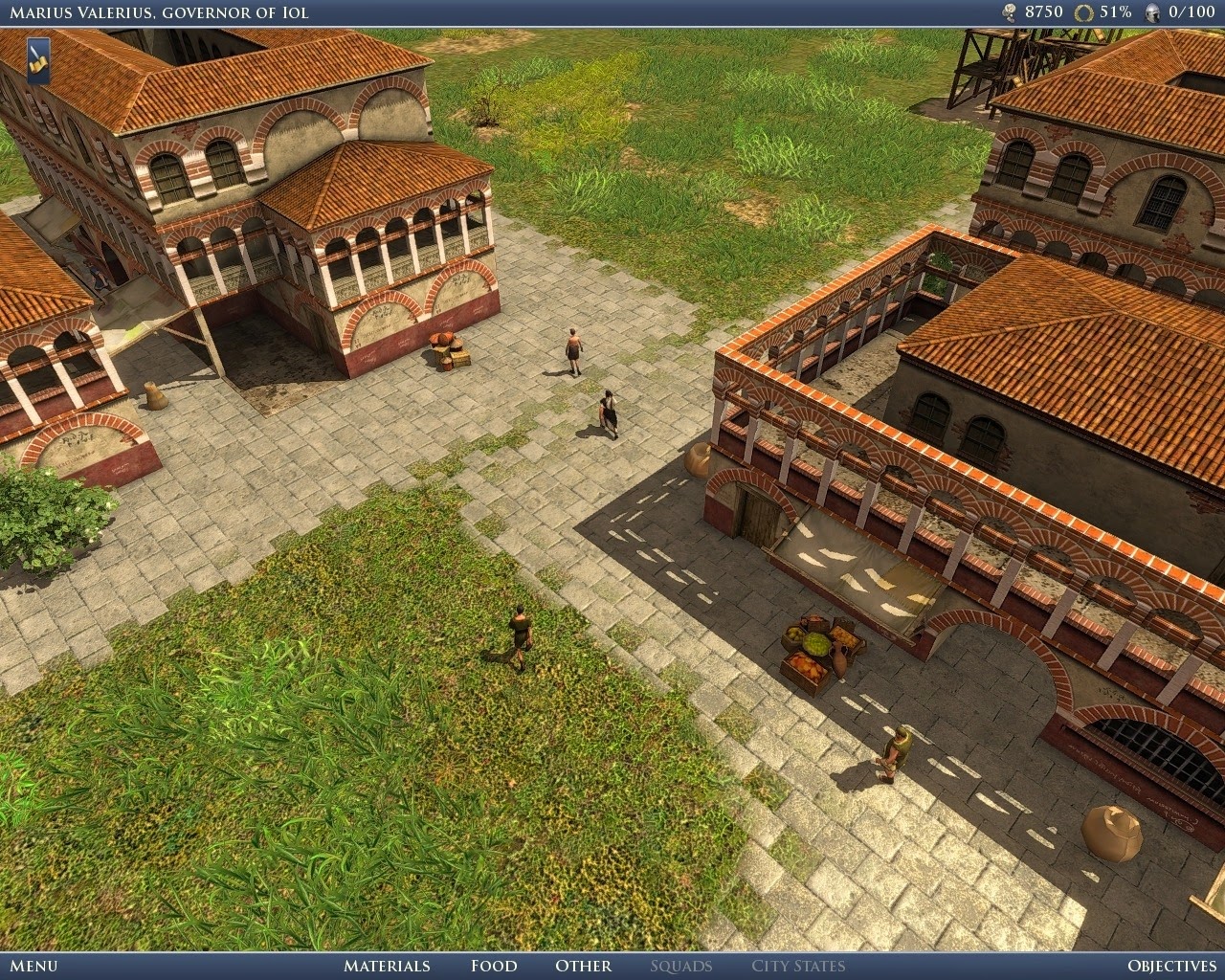View the Other resources tab

[x=583, y=967]
